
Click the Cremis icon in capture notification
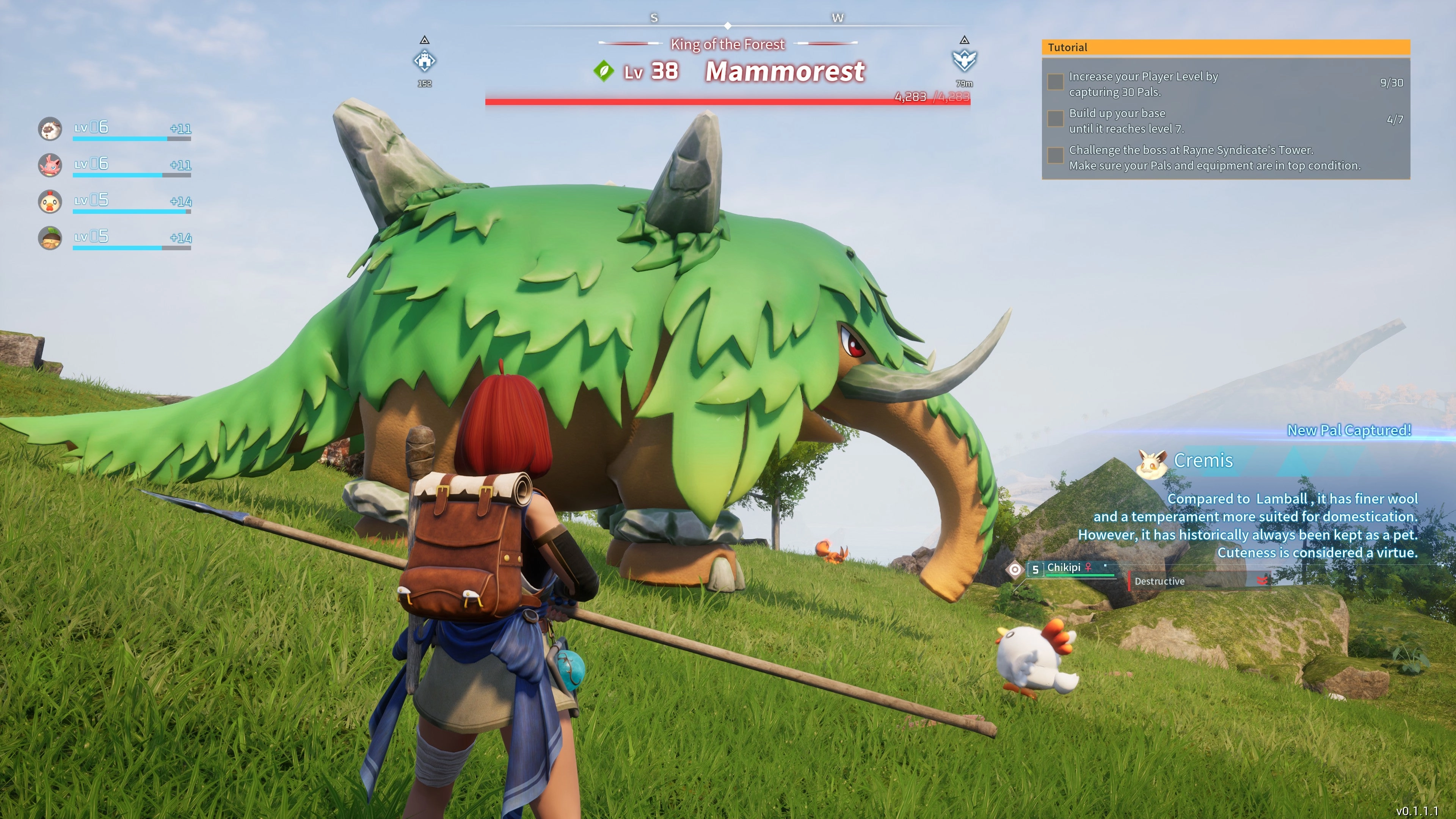click(x=1152, y=463)
